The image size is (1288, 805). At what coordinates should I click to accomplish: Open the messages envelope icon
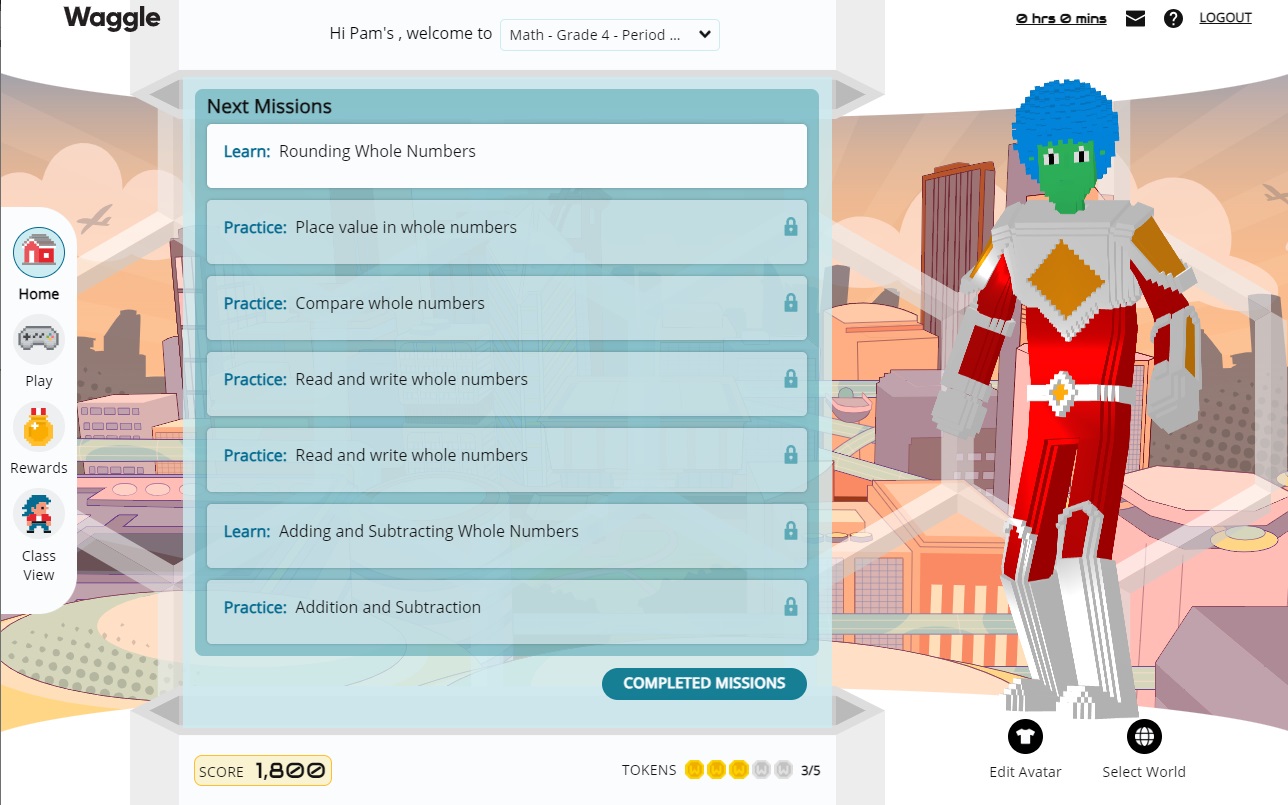tap(1135, 17)
